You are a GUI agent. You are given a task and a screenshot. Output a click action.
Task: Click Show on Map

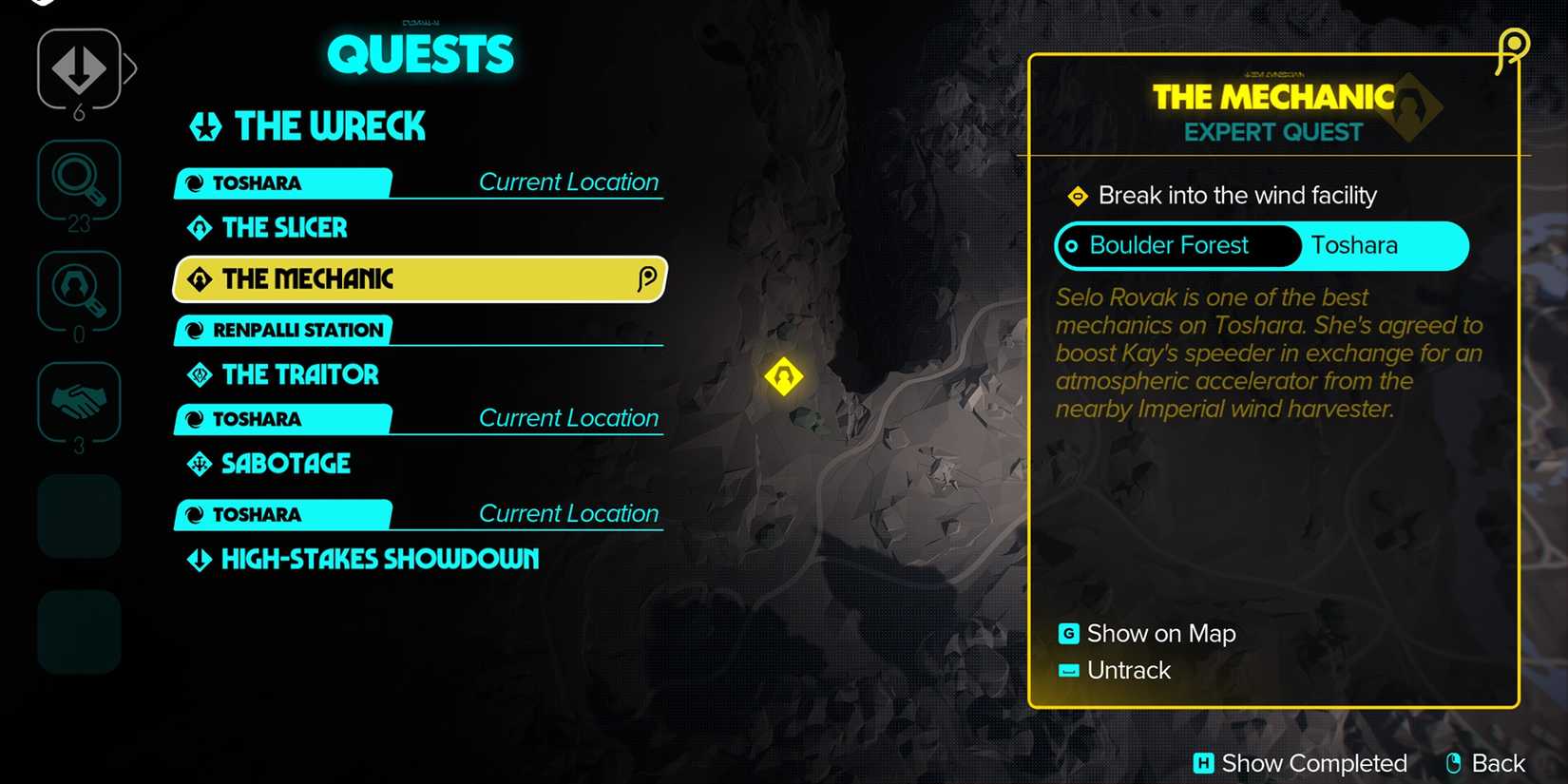pyautogui.click(x=1160, y=633)
